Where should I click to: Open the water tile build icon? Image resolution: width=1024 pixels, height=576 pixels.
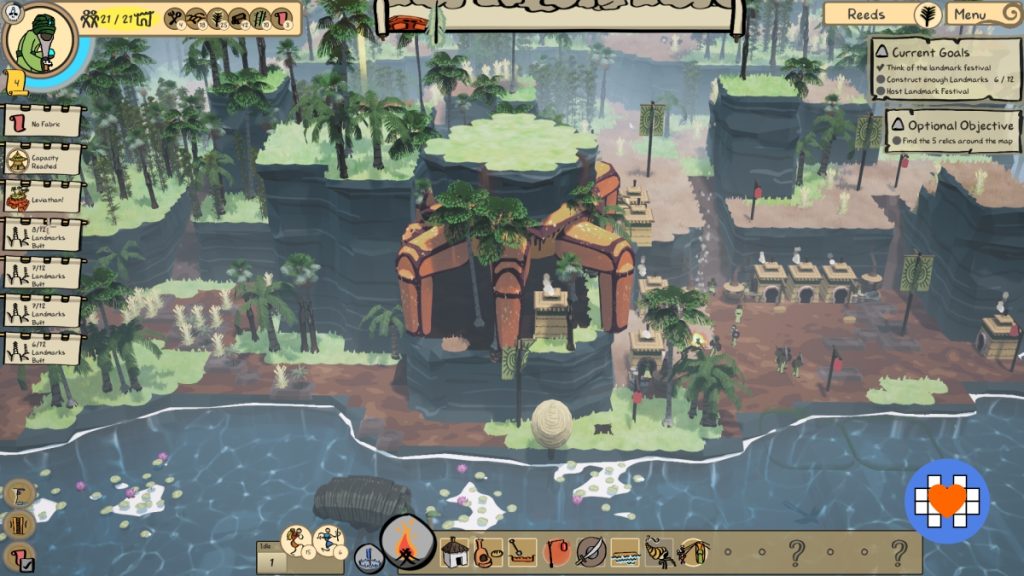click(625, 552)
